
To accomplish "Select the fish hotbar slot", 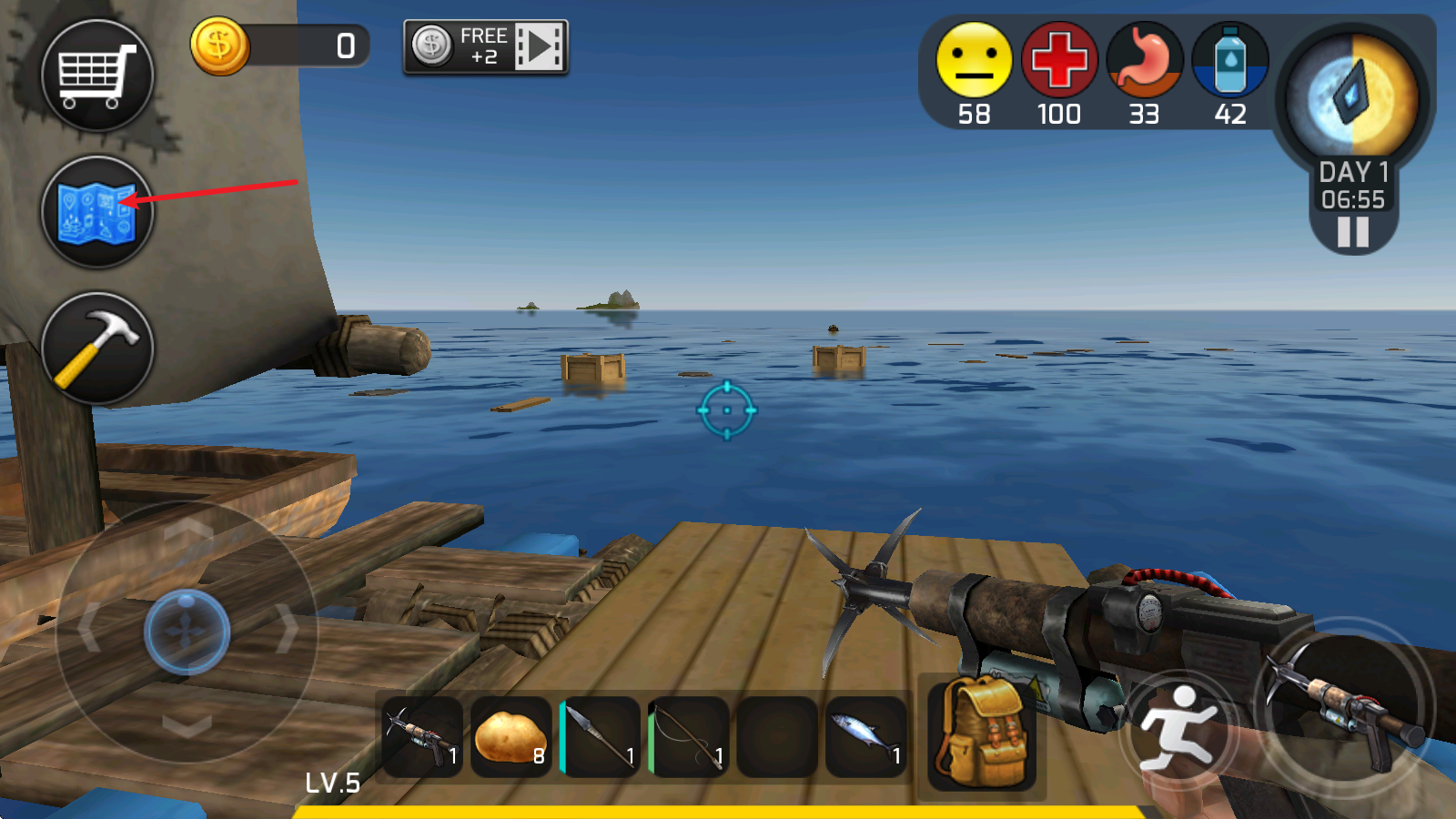I will point(865,736).
